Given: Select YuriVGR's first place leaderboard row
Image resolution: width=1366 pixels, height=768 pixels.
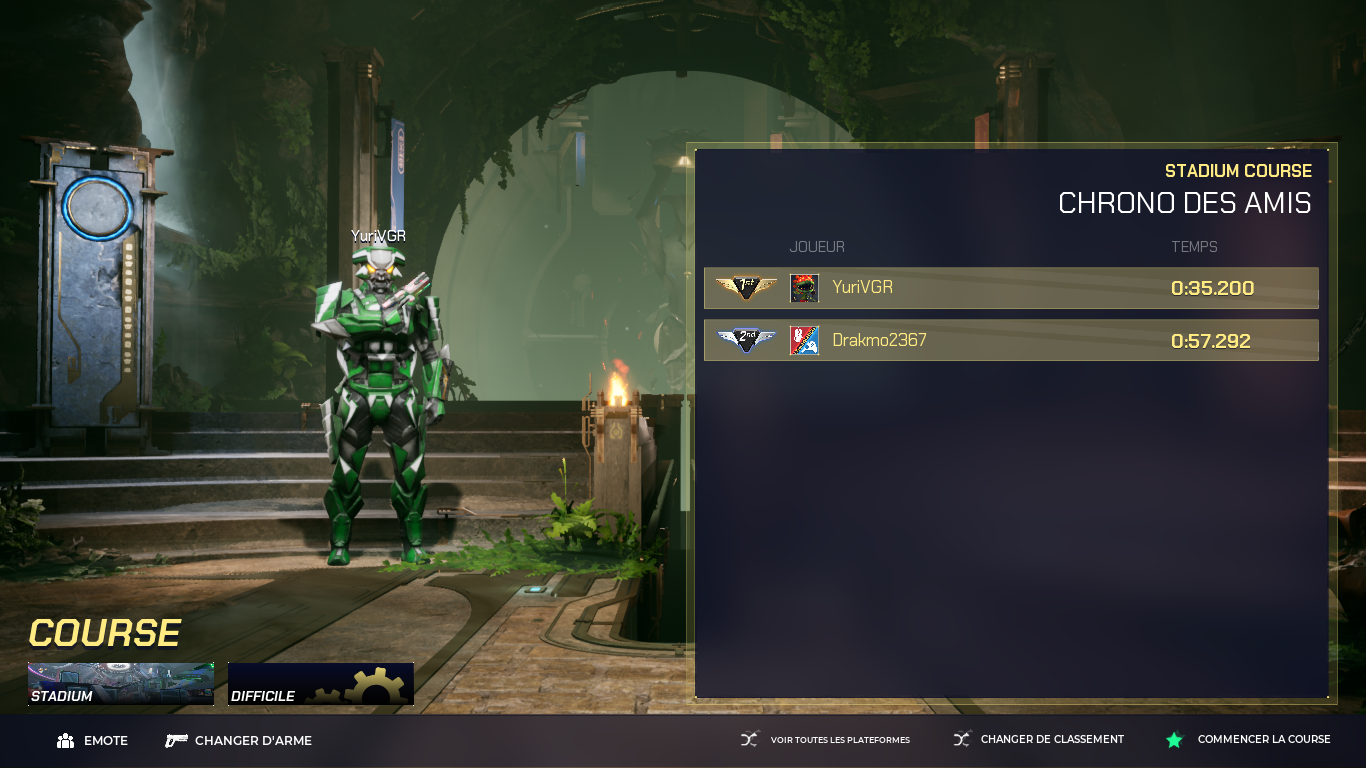Looking at the screenshot, I should pos(1011,288).
